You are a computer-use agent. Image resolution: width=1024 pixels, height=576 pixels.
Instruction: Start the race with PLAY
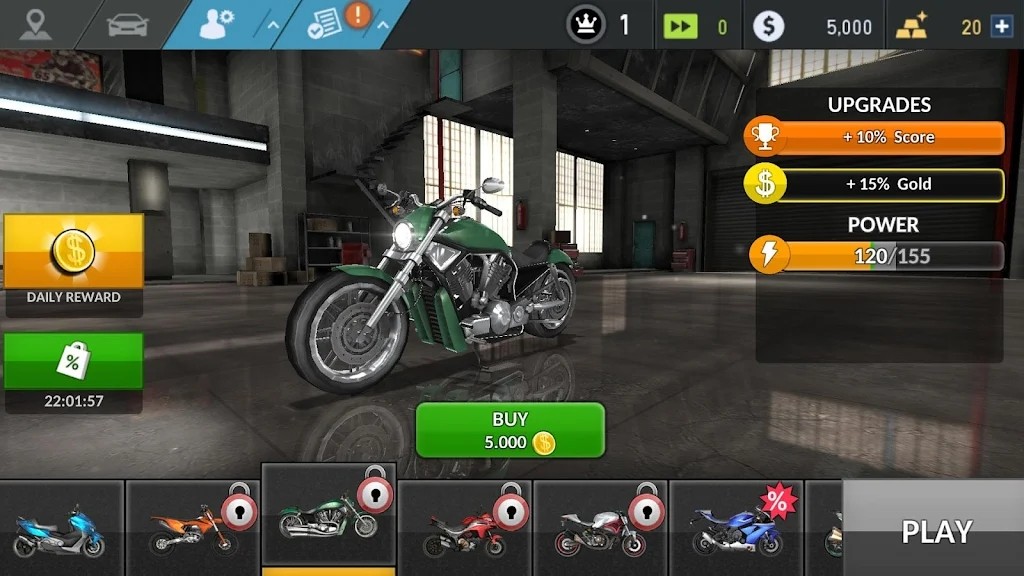click(935, 531)
